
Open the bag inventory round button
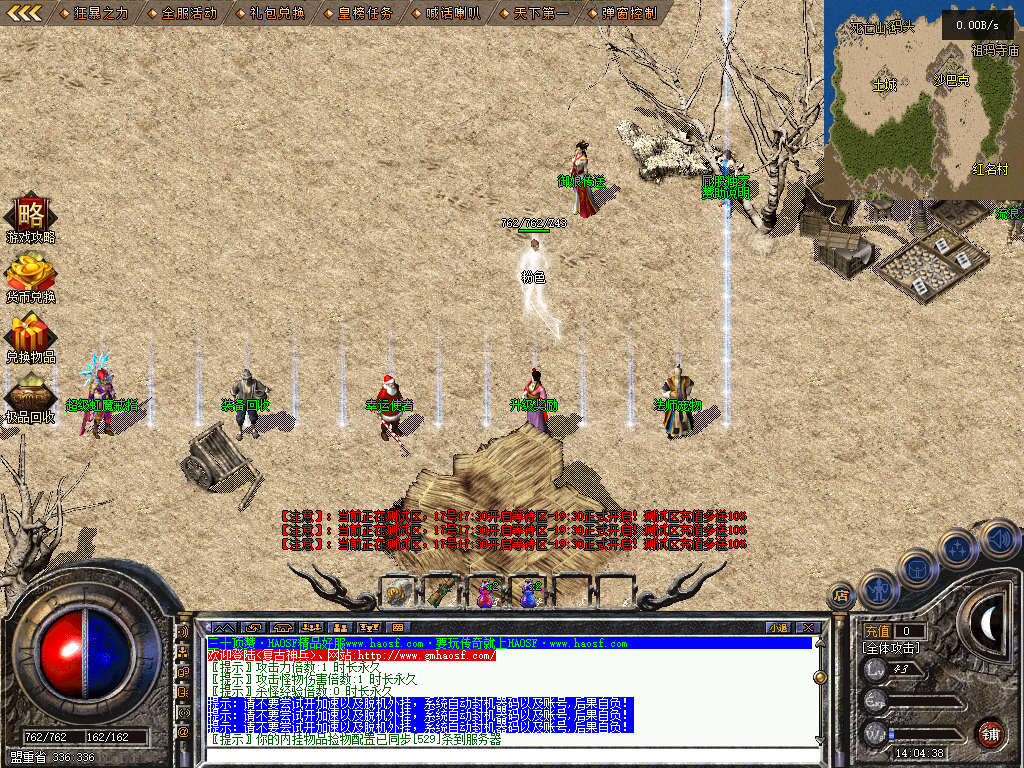coord(918,568)
